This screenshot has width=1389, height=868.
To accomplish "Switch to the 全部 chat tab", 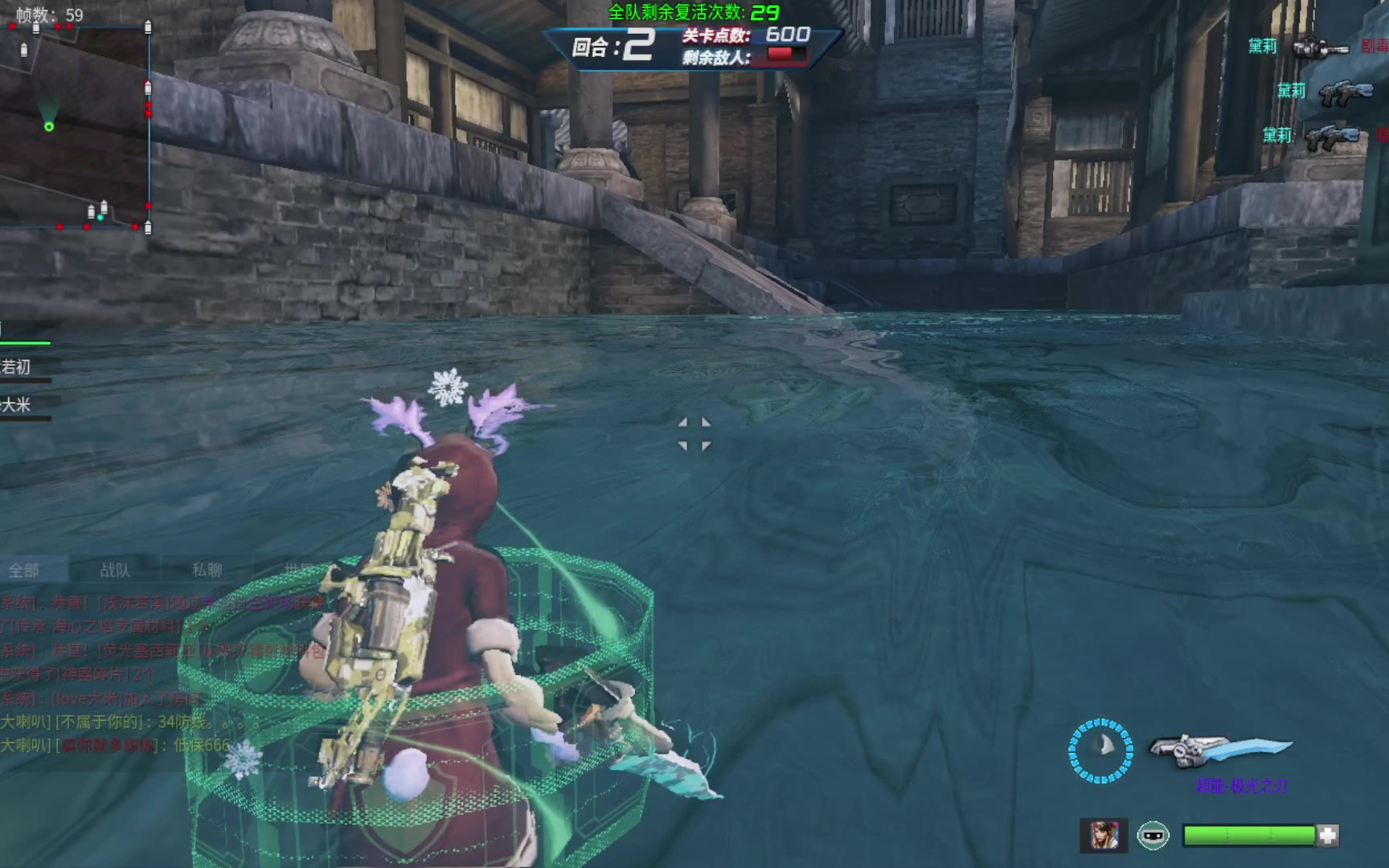I will coord(24,570).
